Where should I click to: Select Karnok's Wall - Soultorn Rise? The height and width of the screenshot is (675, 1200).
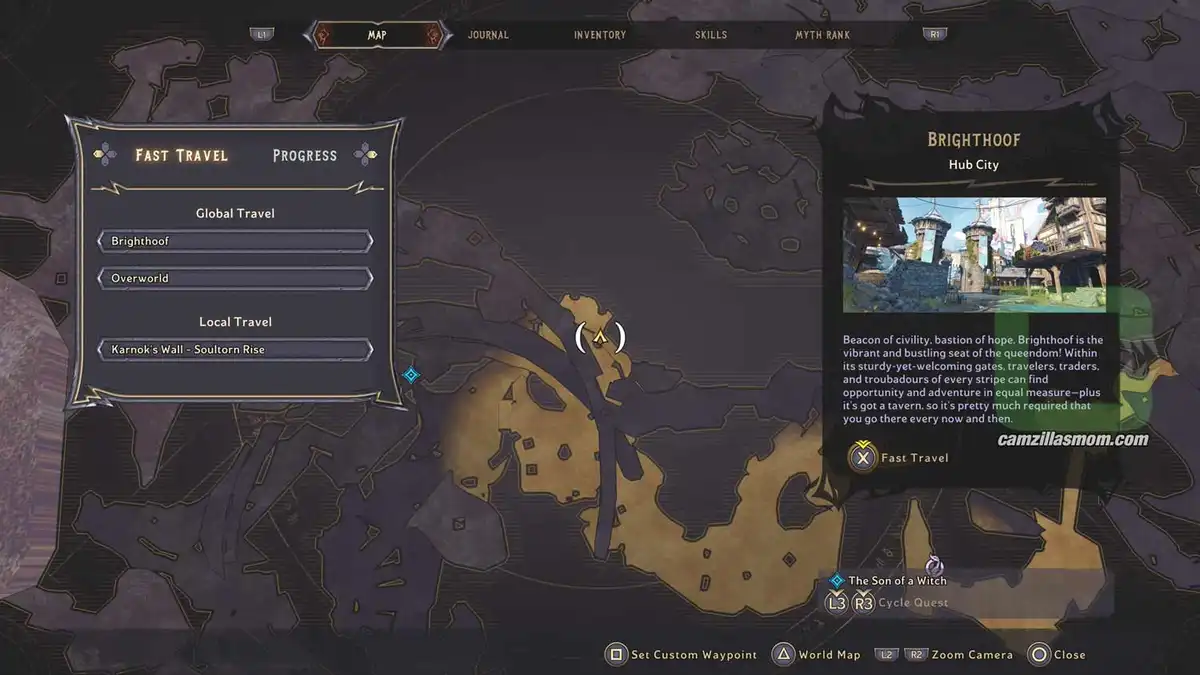coord(235,350)
